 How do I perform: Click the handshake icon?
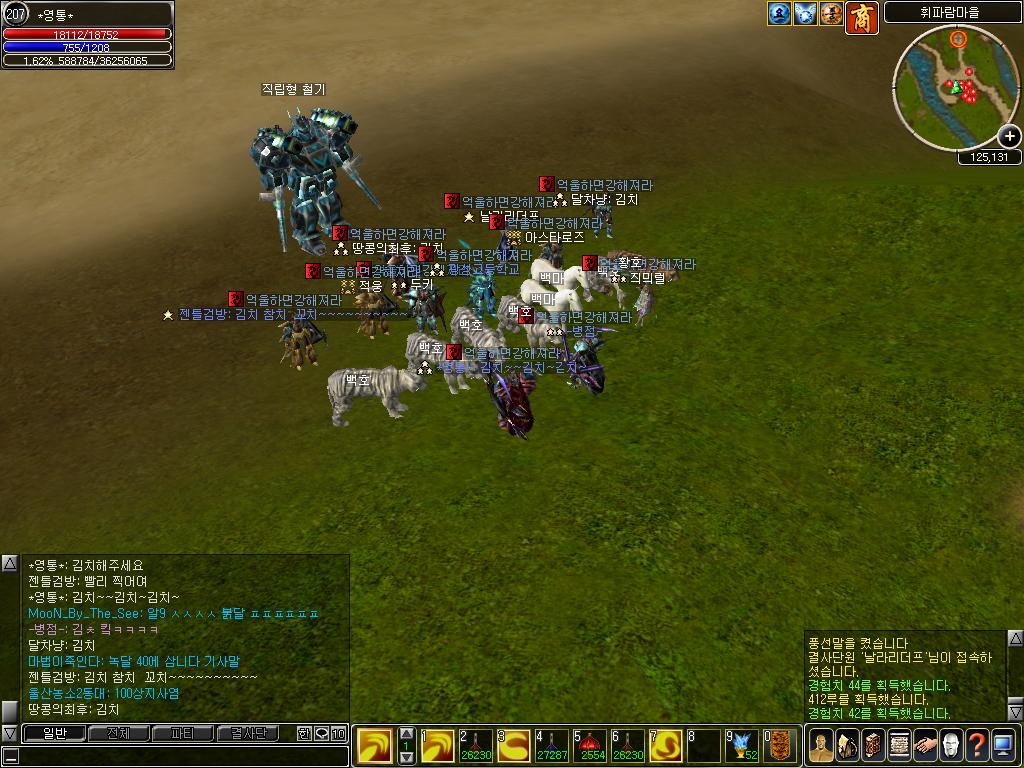[x=925, y=746]
